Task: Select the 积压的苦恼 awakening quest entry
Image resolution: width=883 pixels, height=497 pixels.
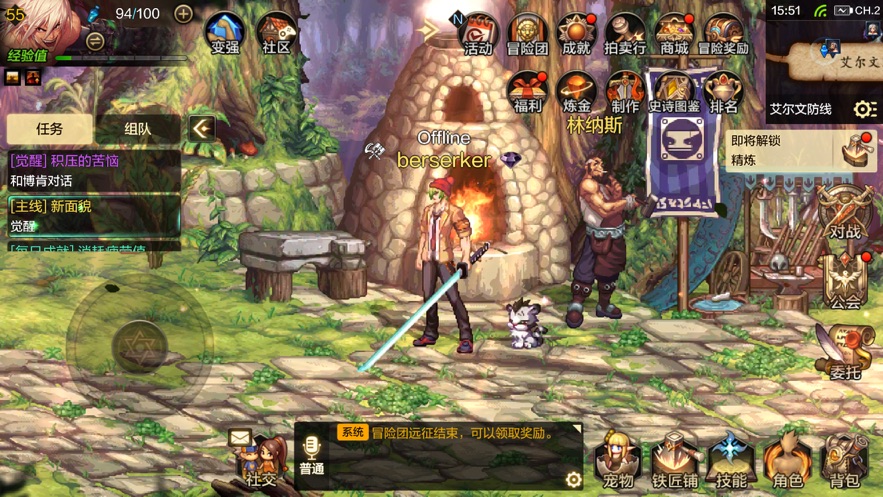Action: pos(92,170)
